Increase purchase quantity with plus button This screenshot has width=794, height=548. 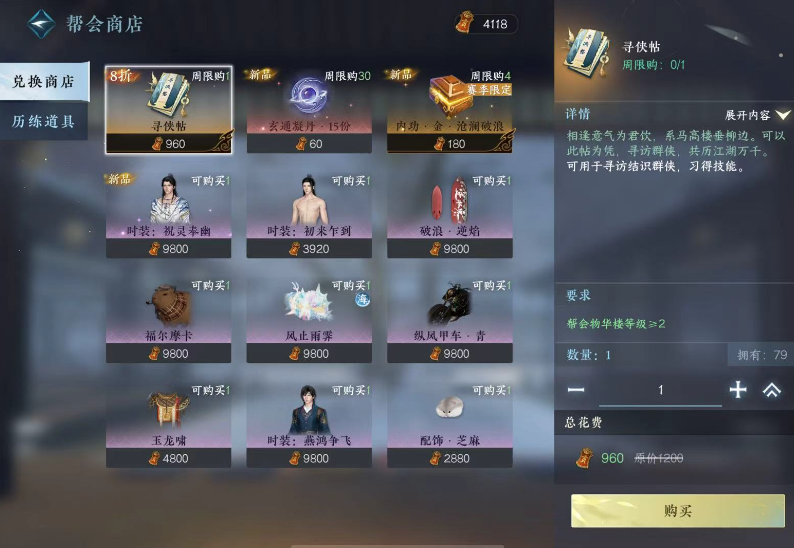tap(738, 390)
